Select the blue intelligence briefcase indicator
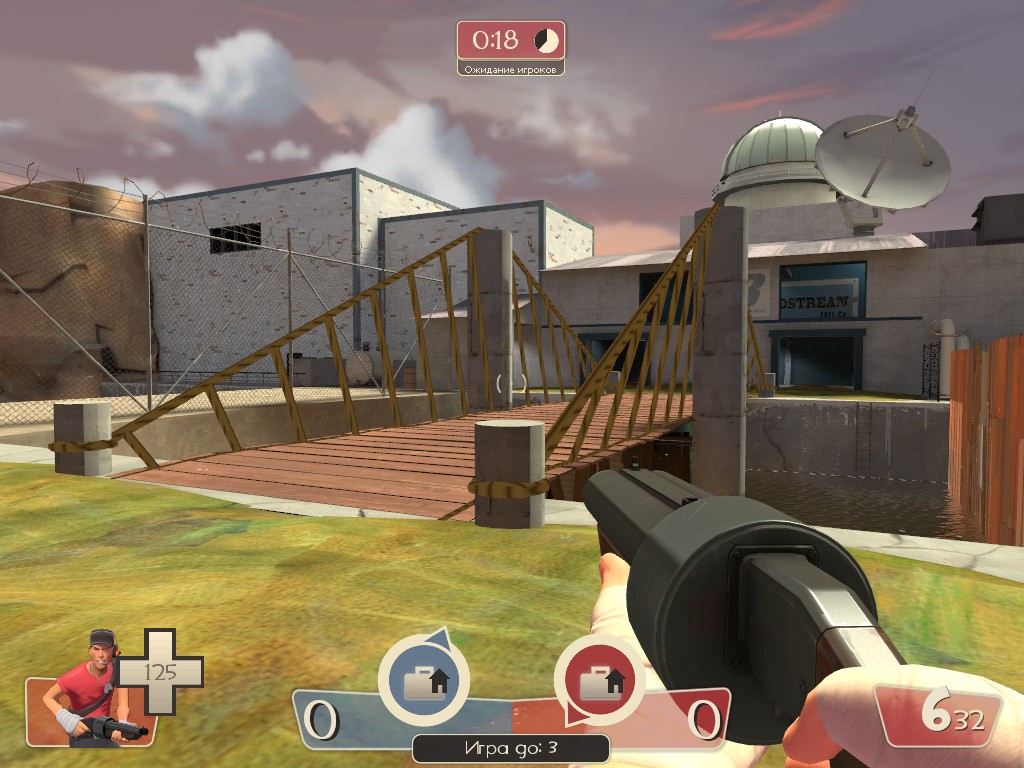The height and width of the screenshot is (768, 1024). pyautogui.click(x=424, y=682)
